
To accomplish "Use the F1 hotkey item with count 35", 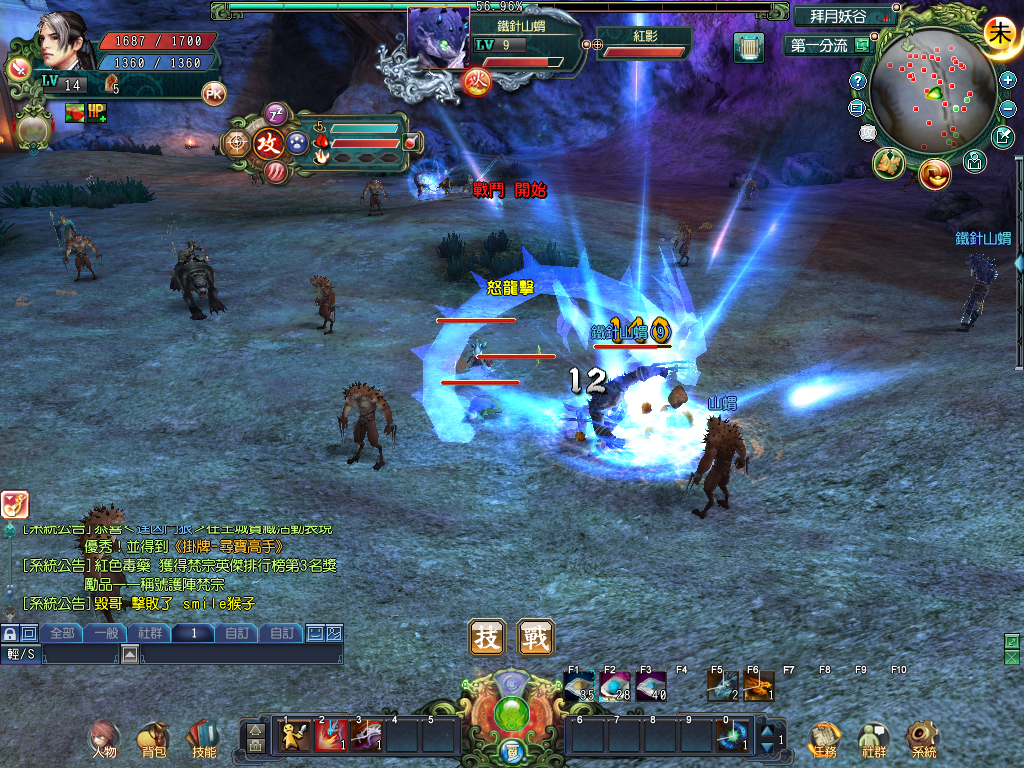I will [x=580, y=686].
